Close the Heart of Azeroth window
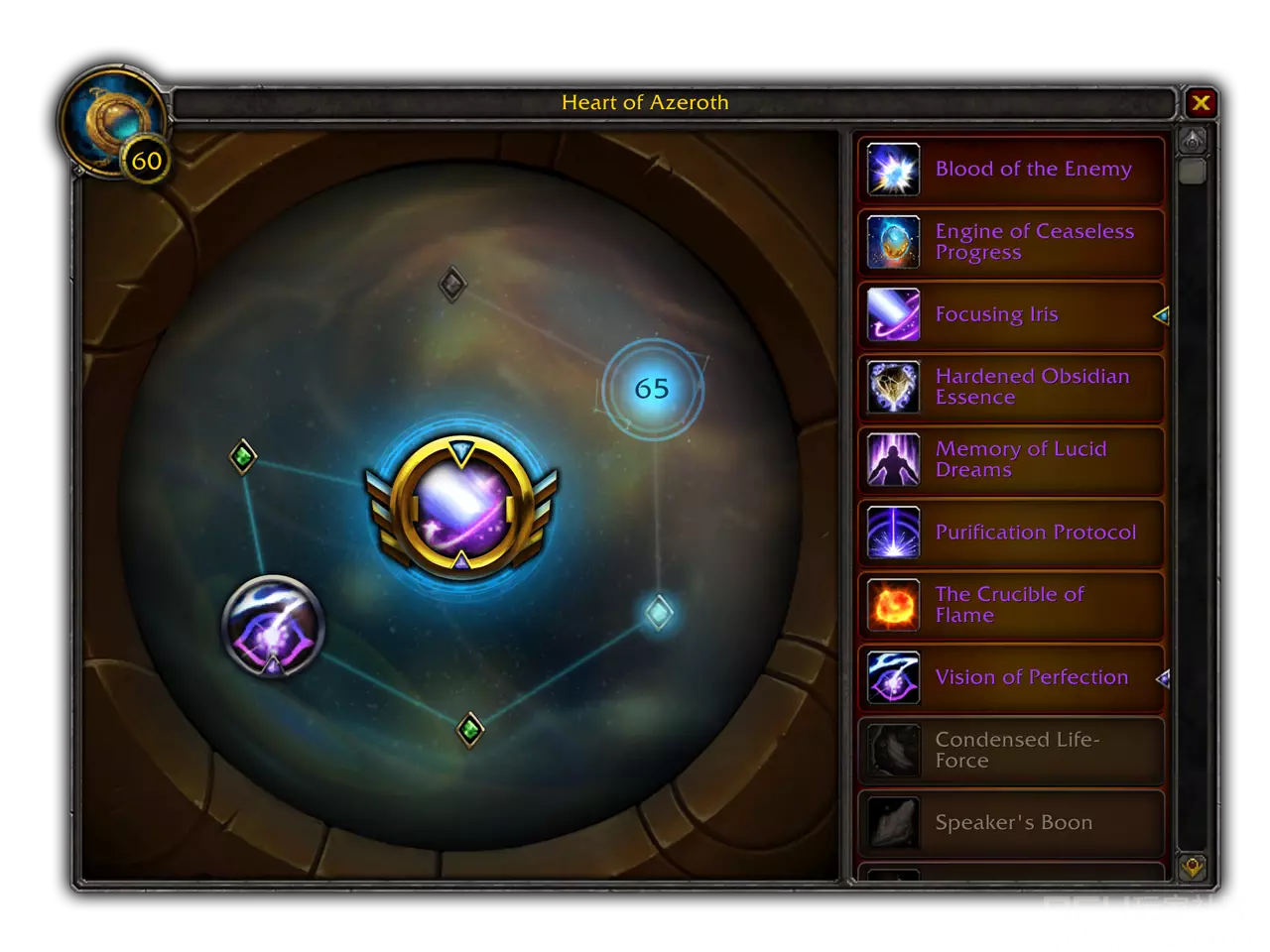This screenshot has width=1270, height=952. click(1201, 103)
